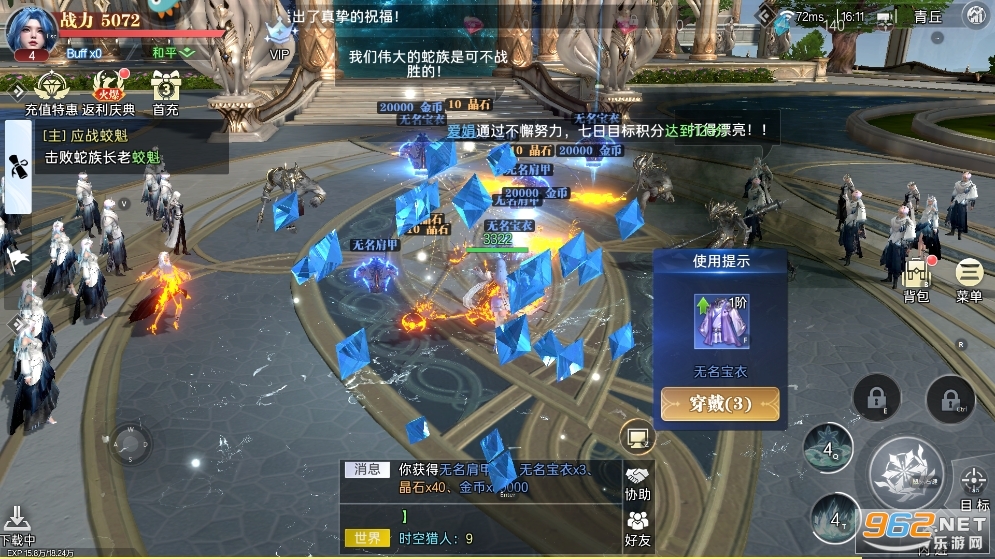The width and height of the screenshot is (995, 559).
Task: Open the 好友 friends list
Action: pos(638,526)
